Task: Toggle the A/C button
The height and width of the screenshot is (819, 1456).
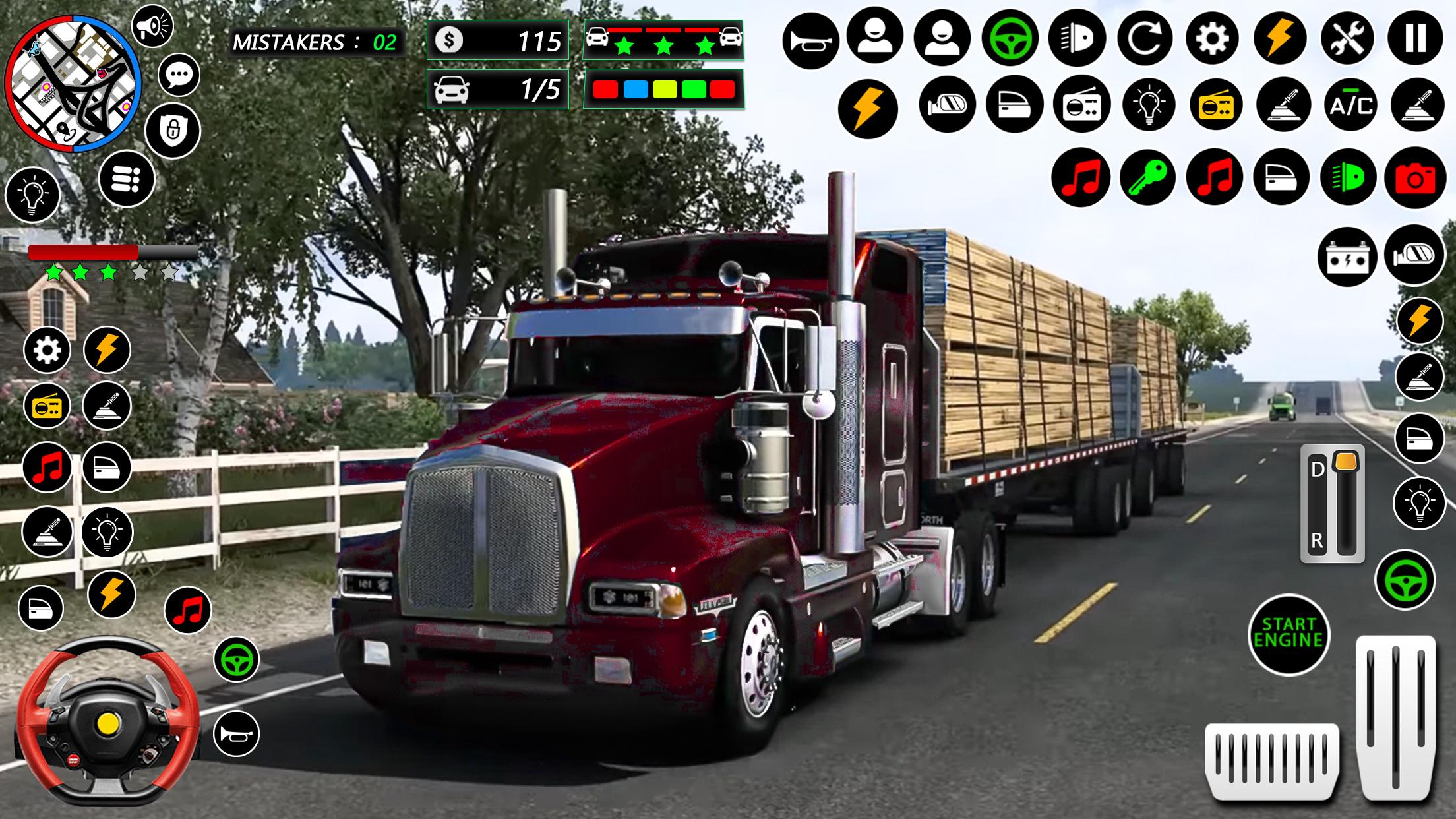Action: click(x=1350, y=106)
